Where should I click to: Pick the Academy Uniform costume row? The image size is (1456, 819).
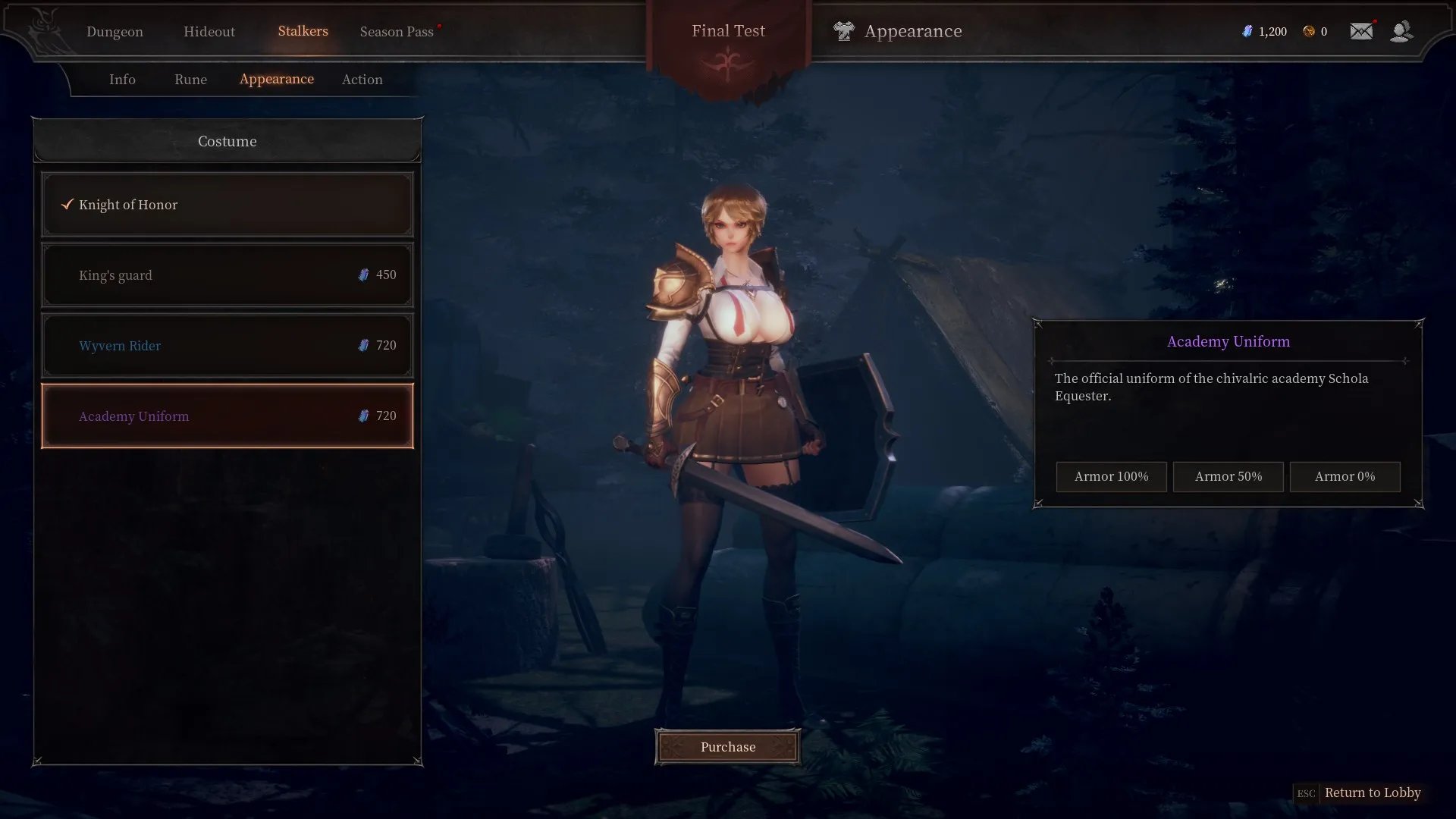(227, 416)
